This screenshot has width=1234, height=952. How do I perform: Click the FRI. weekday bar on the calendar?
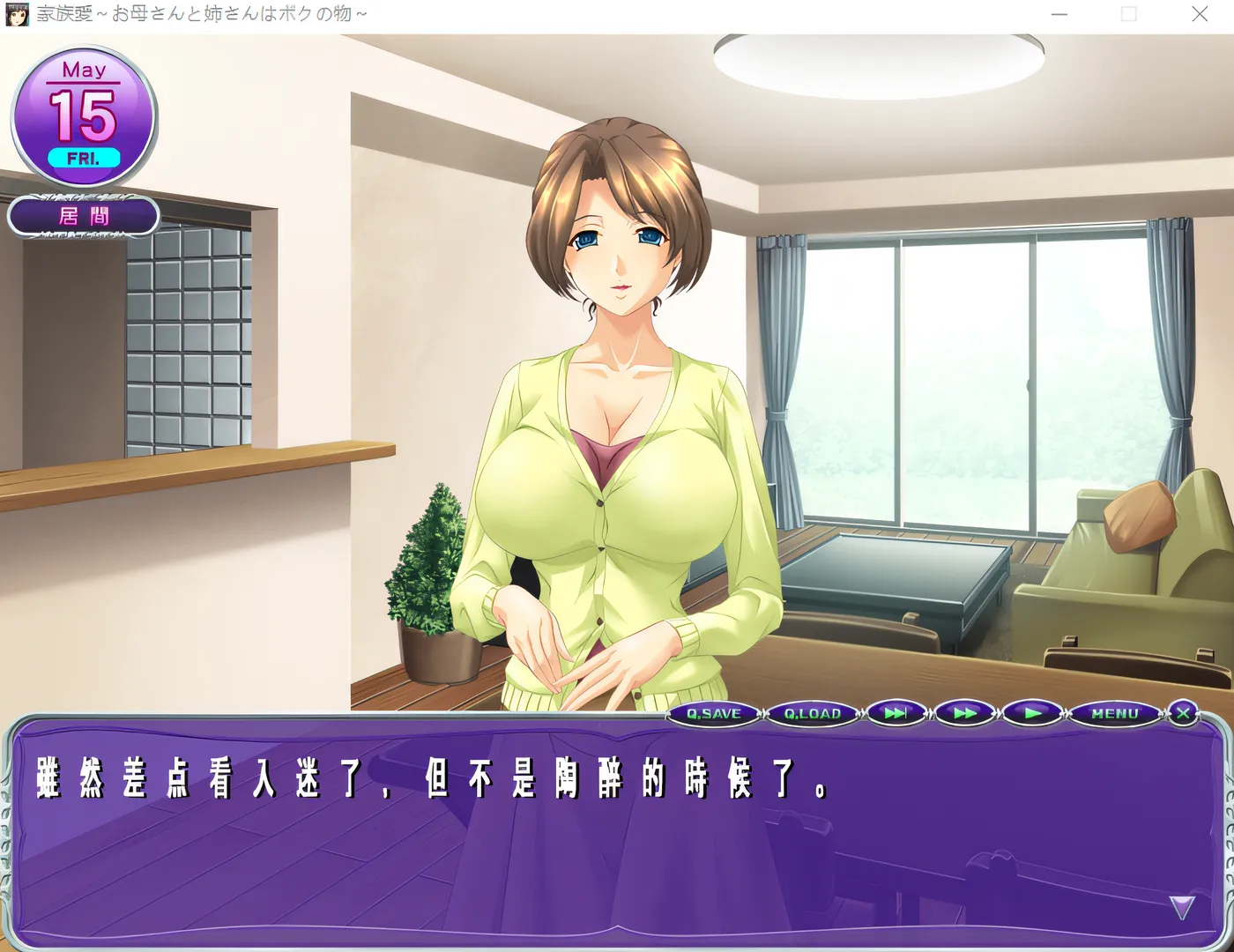click(84, 157)
